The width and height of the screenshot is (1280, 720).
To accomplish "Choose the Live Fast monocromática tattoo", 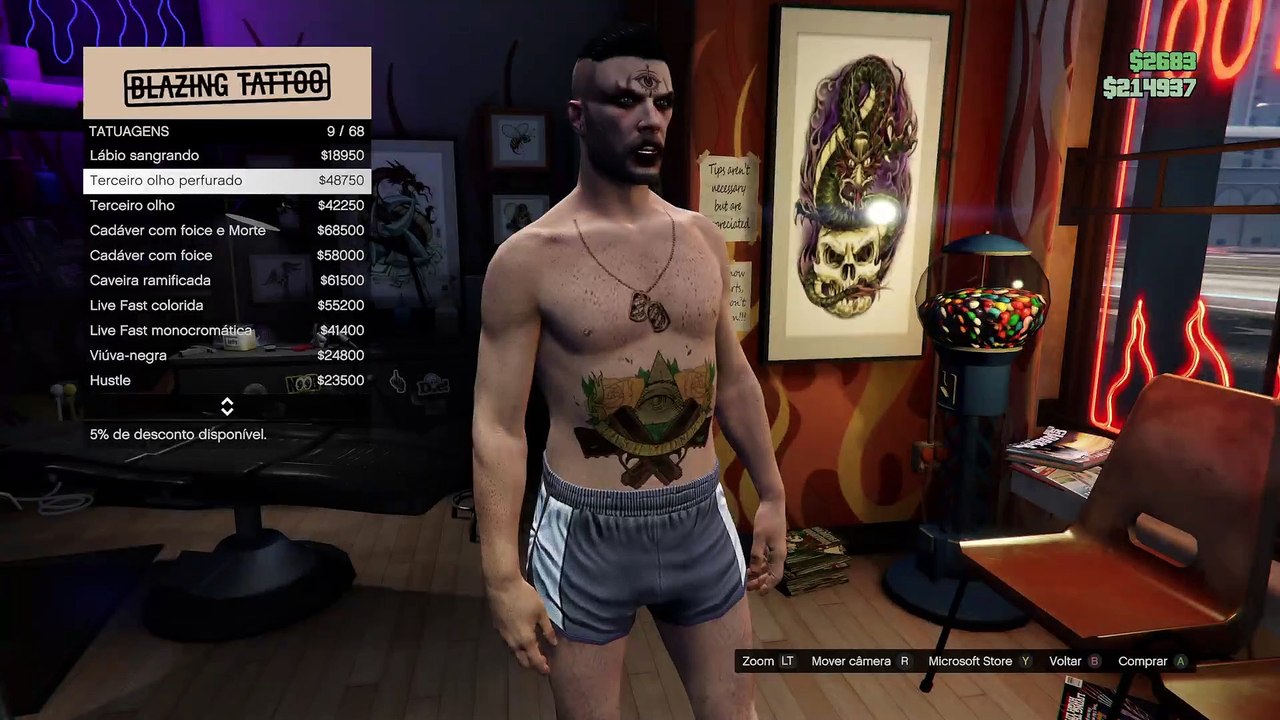I will point(227,331).
